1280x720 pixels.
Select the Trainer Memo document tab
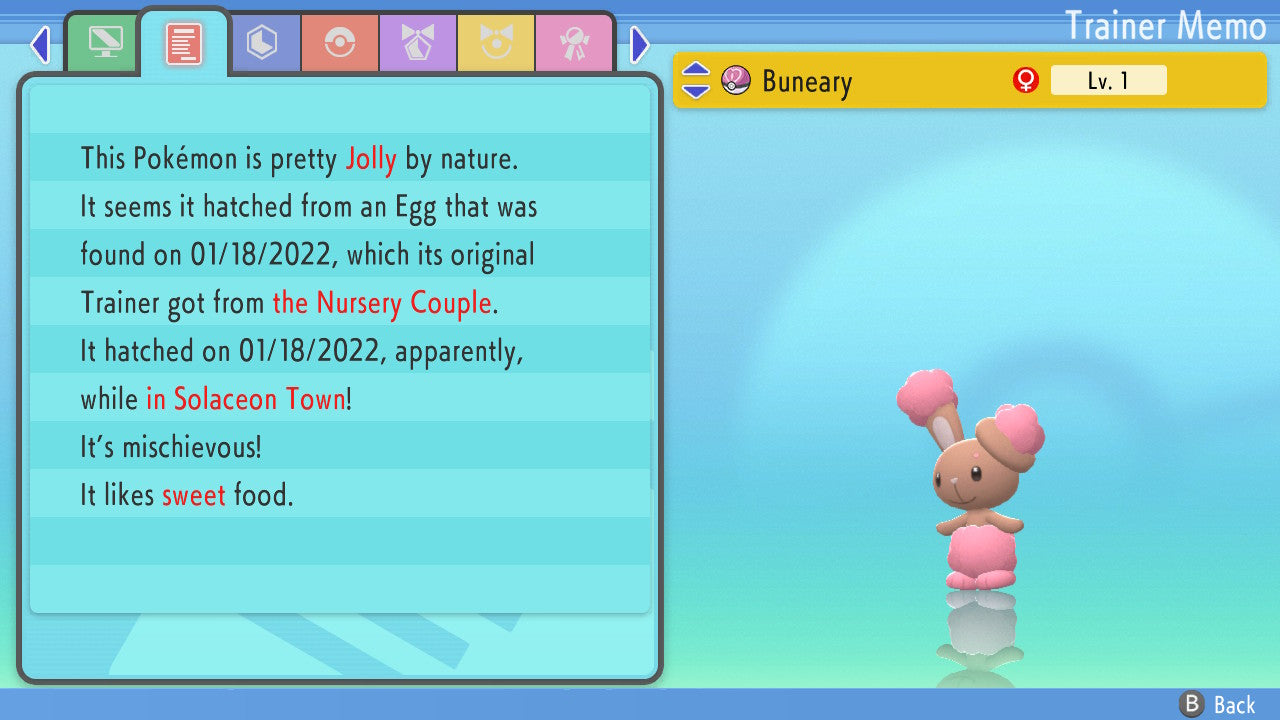tap(184, 44)
